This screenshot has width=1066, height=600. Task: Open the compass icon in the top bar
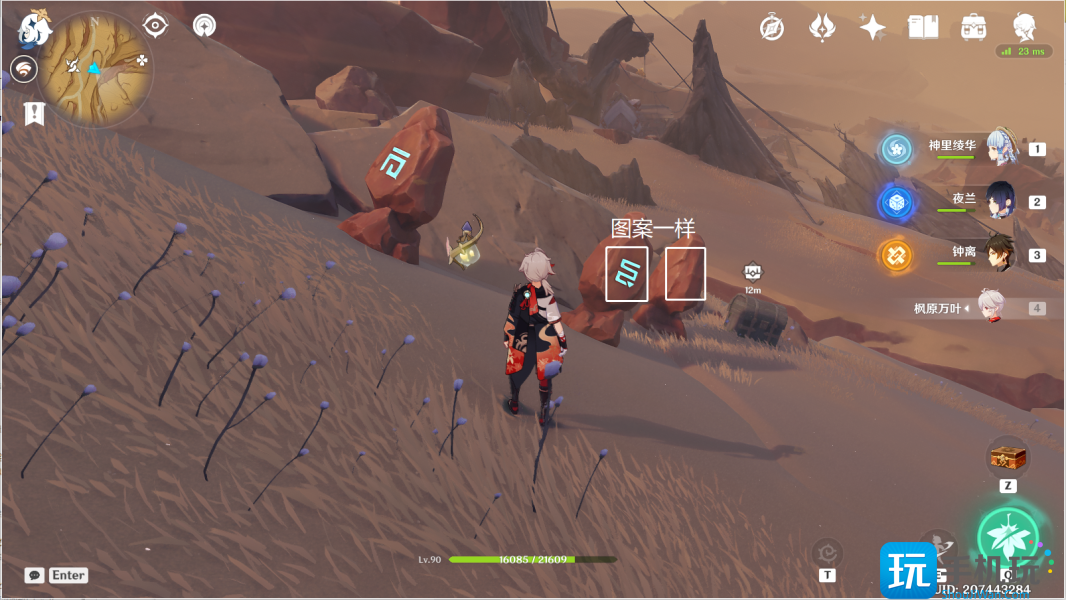(771, 28)
